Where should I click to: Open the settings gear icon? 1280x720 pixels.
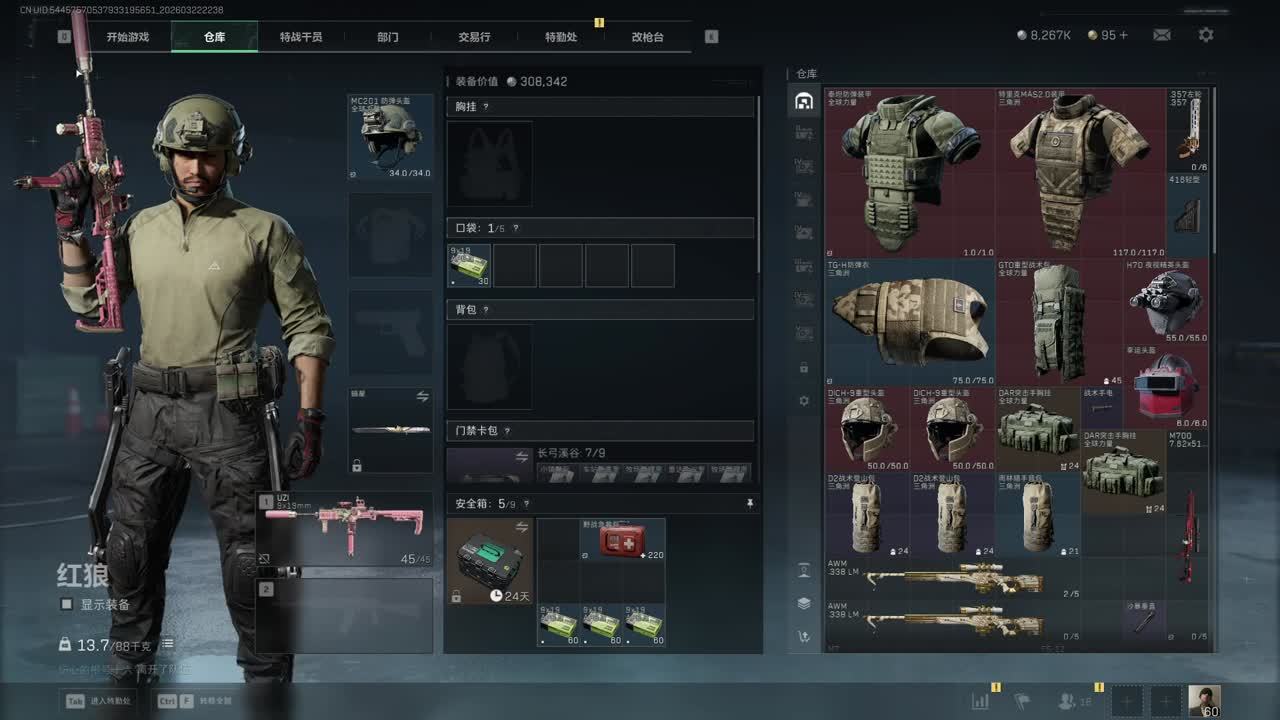tap(1206, 35)
